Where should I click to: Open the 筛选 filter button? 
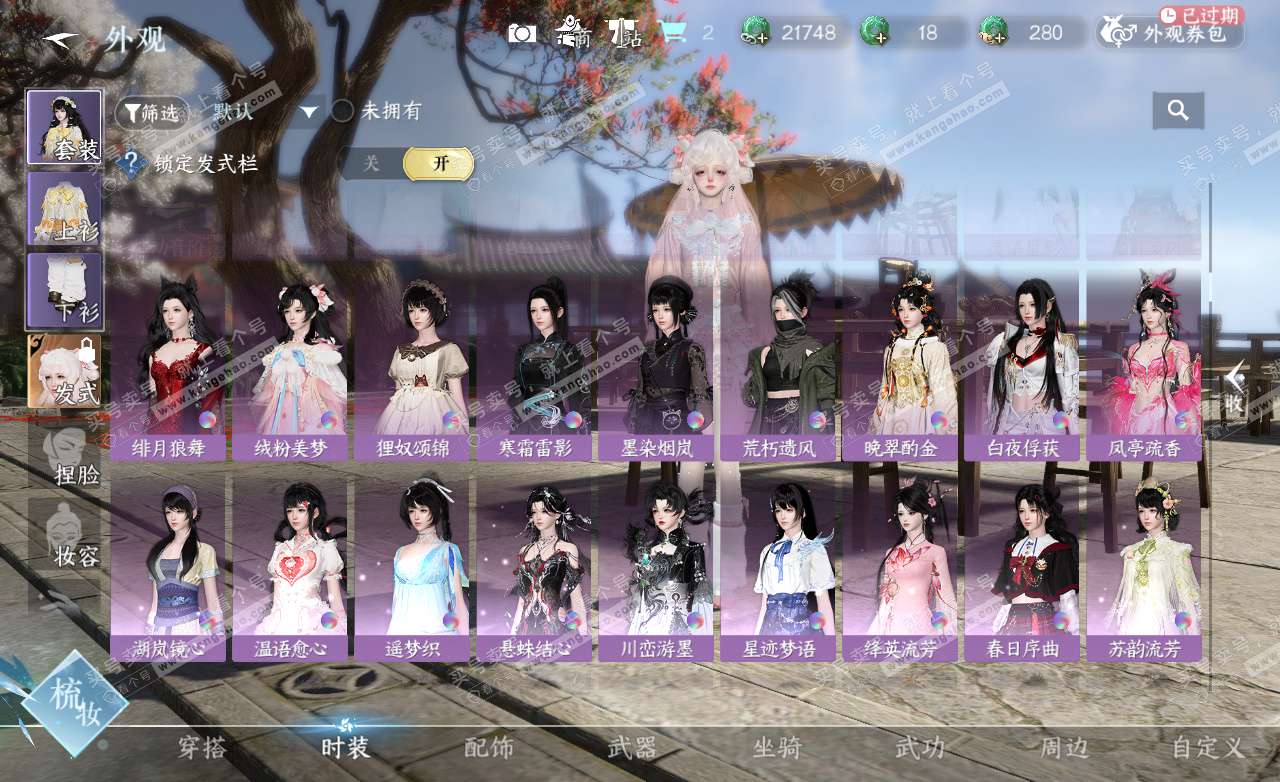(152, 113)
